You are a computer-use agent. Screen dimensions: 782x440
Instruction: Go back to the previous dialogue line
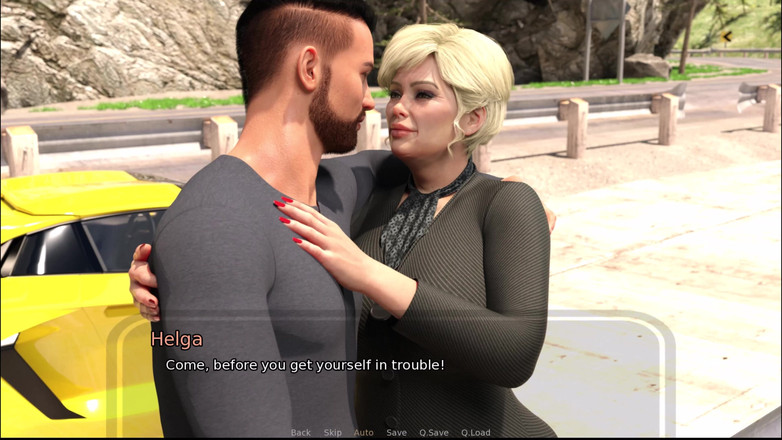300,432
